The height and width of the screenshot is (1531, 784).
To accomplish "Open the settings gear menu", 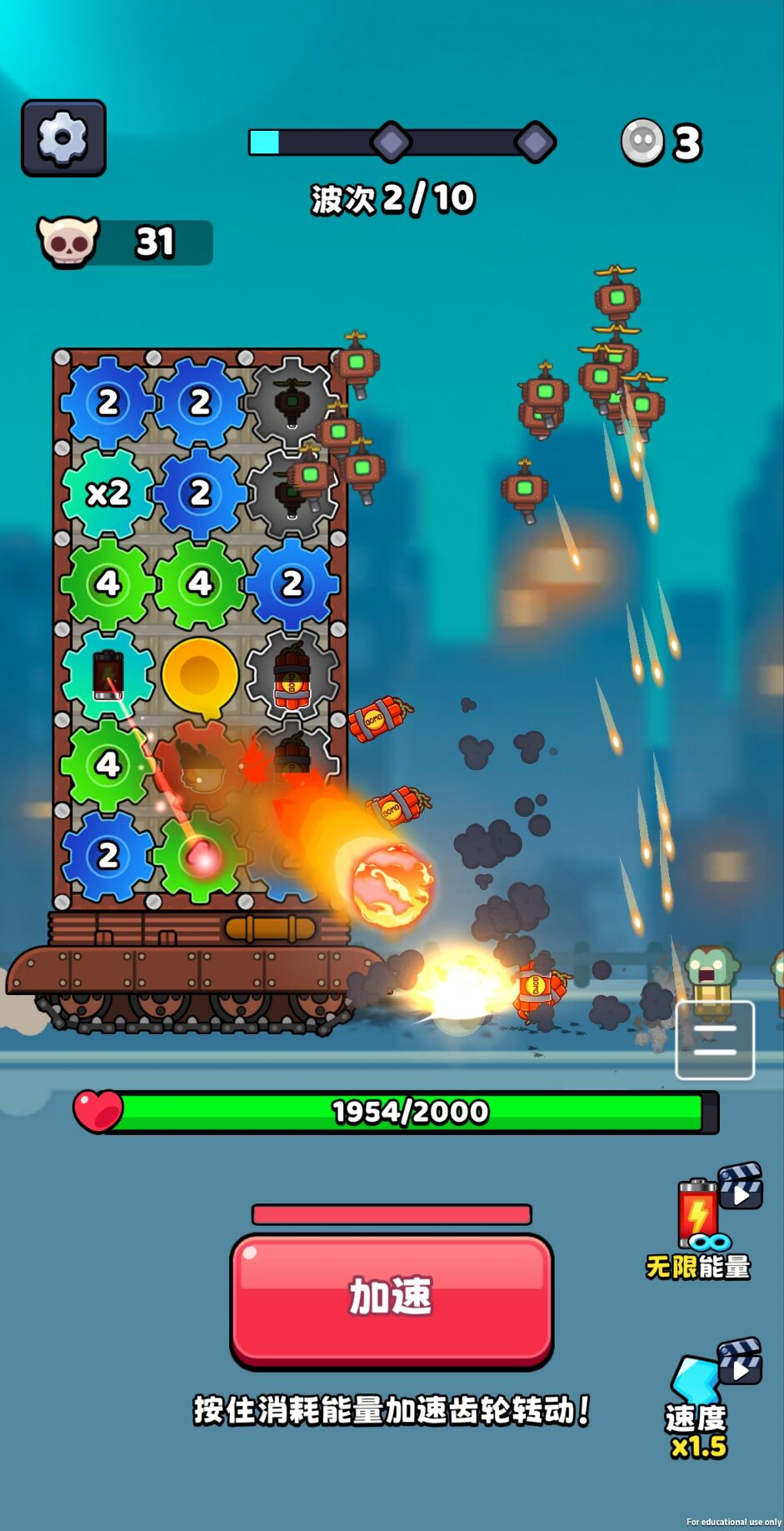I will 63,138.
